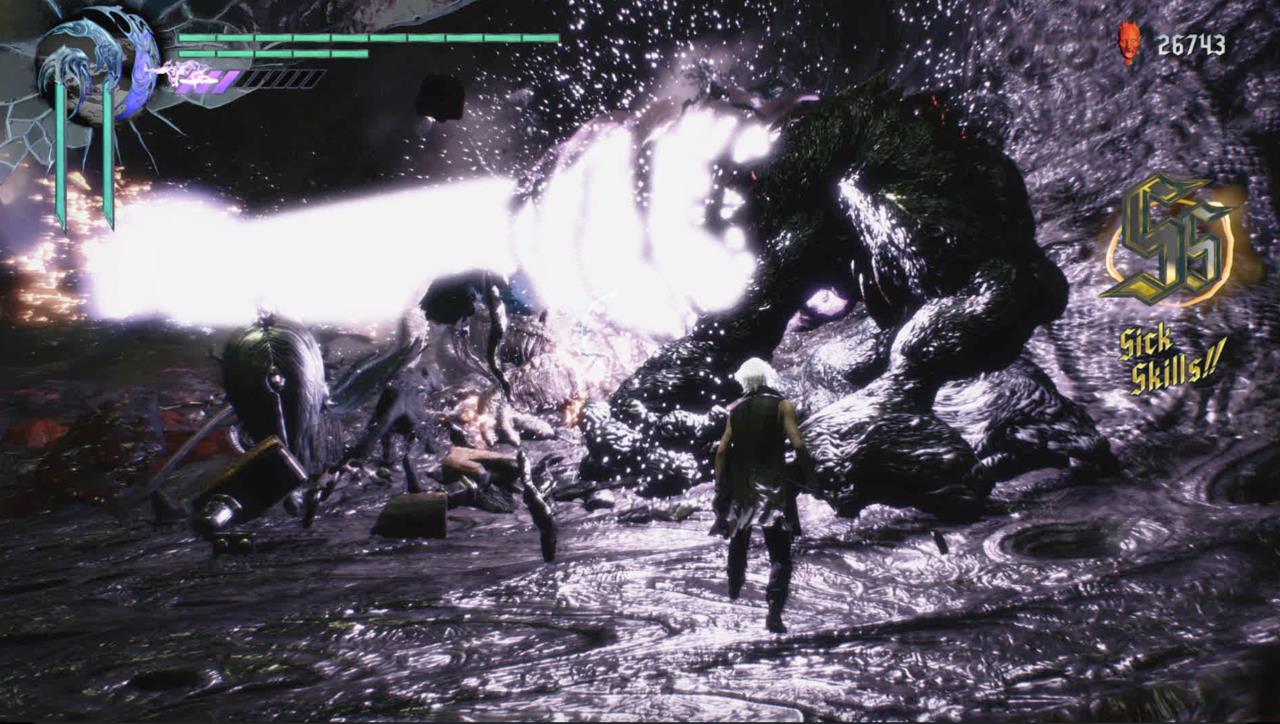
Task: Click the SS style rank emblem
Action: tap(1172, 235)
